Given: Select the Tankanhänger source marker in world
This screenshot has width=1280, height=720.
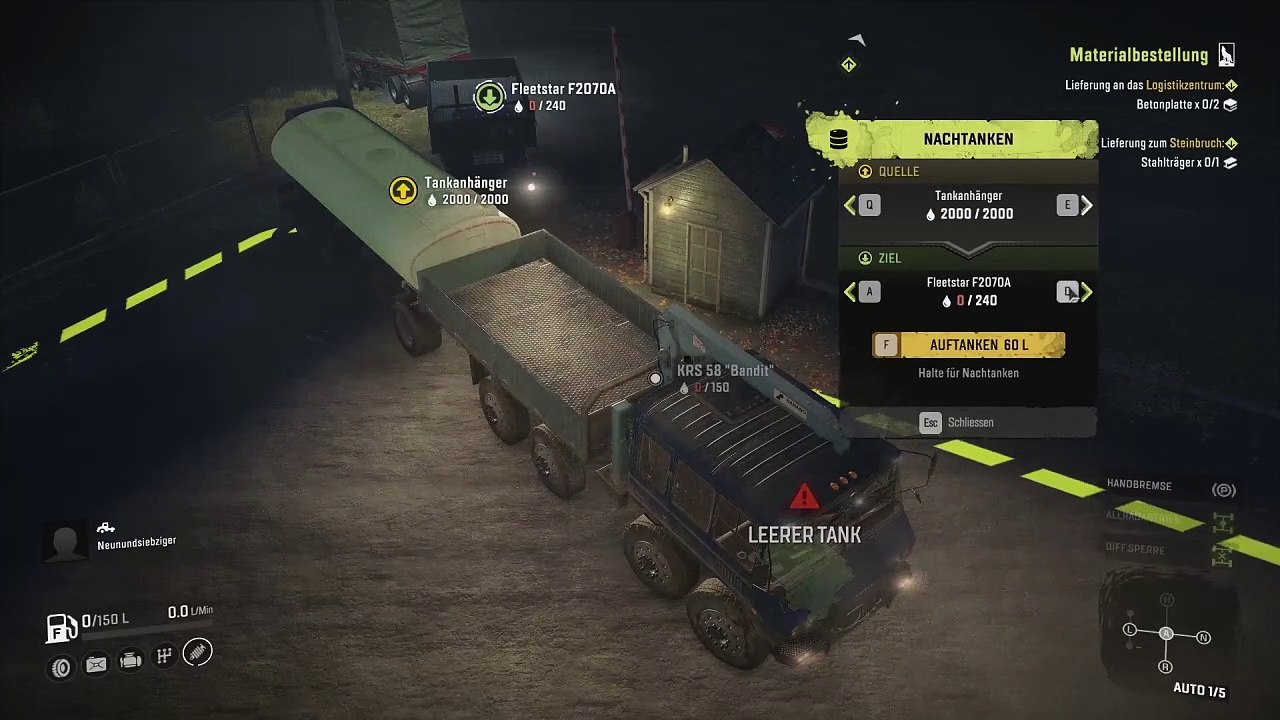Looking at the screenshot, I should (x=403, y=190).
